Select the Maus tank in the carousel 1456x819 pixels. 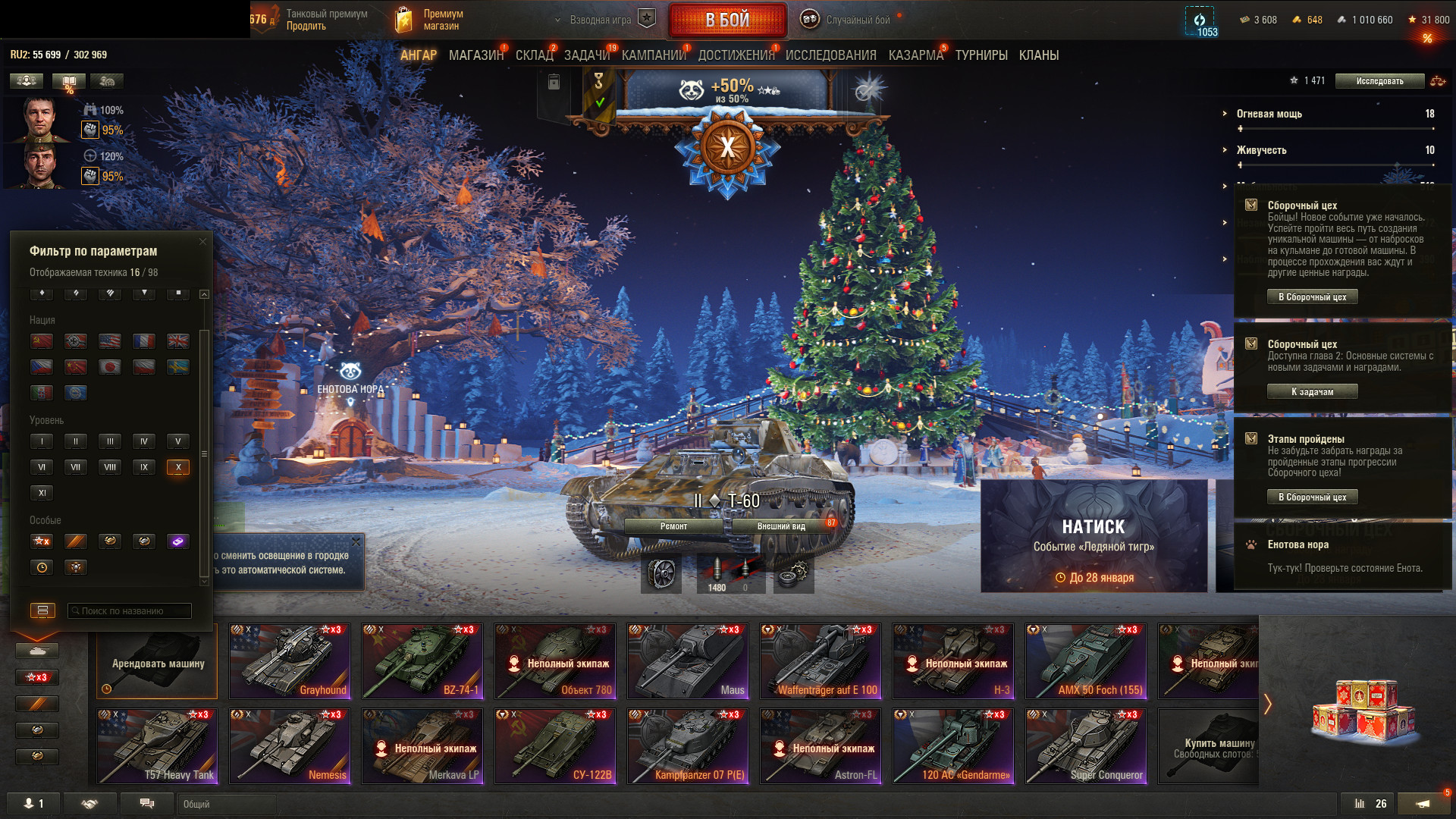coord(688,661)
